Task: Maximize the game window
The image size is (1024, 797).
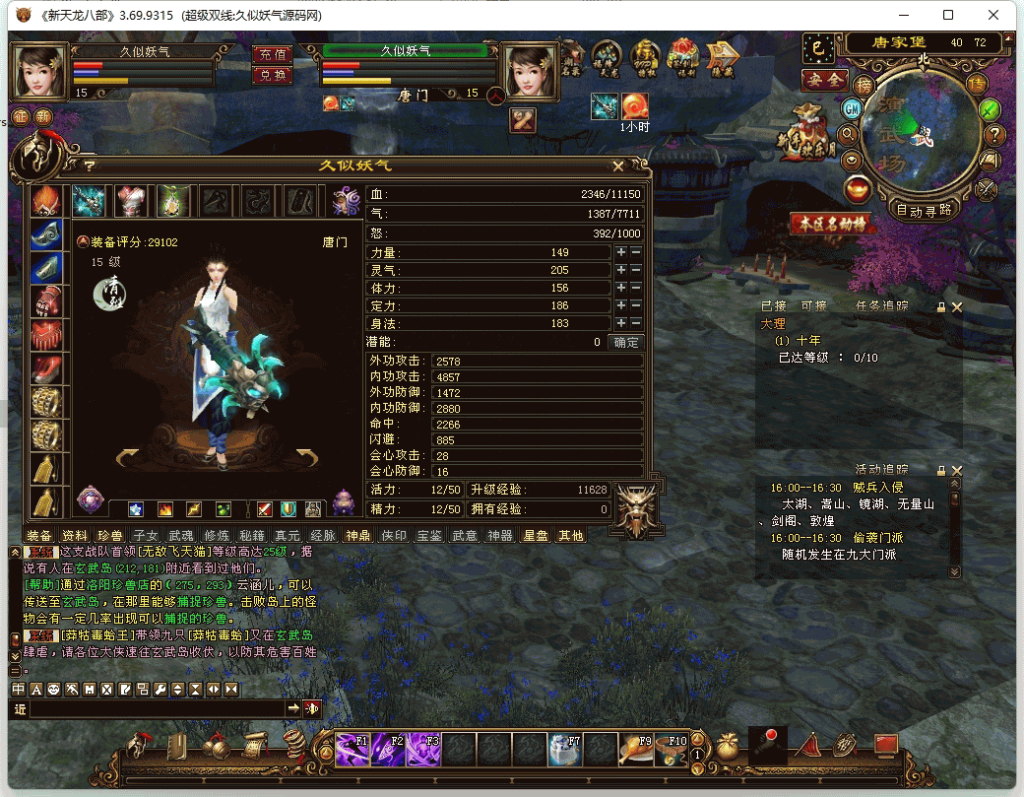Action: [948, 15]
